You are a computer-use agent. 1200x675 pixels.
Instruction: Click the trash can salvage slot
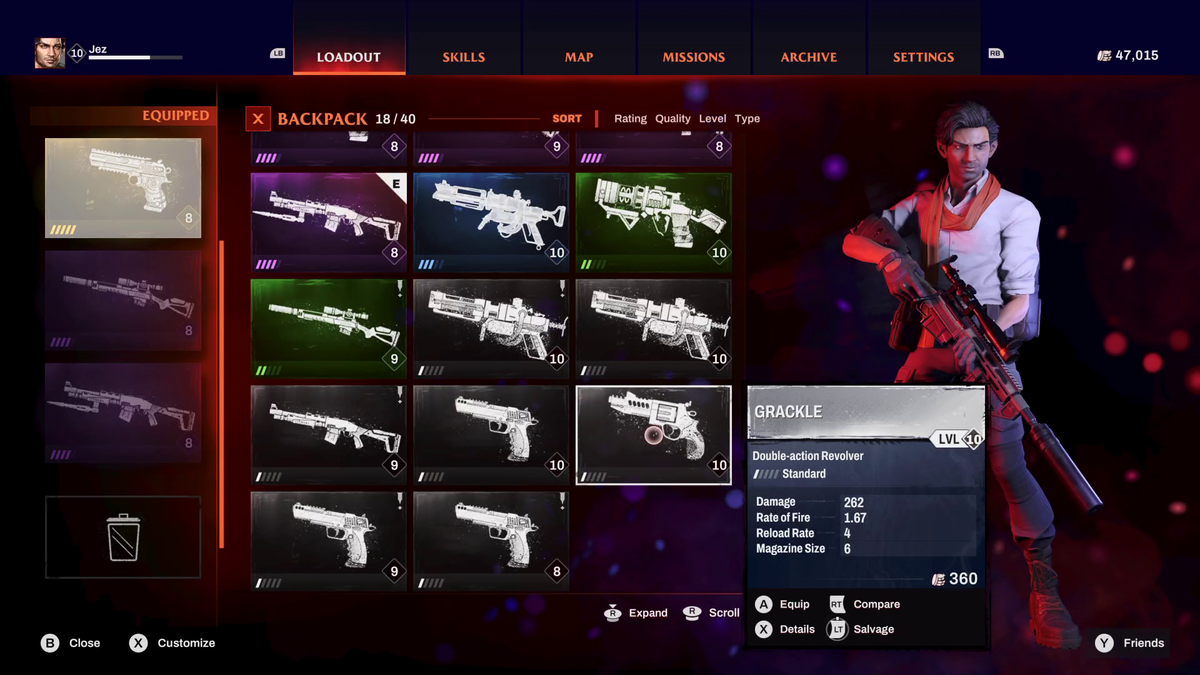point(123,537)
